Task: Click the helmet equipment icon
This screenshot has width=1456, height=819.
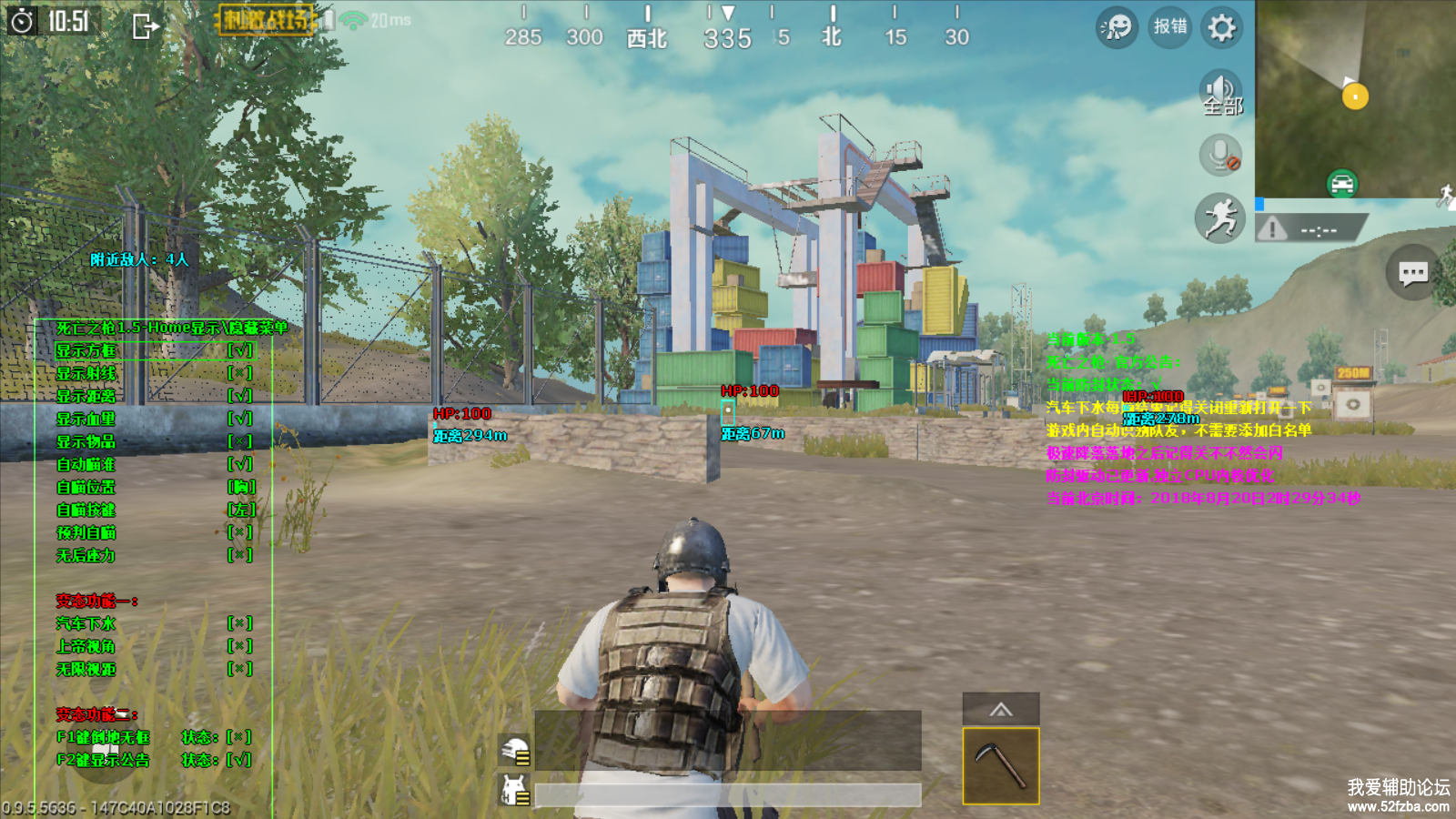Action: 516,752
